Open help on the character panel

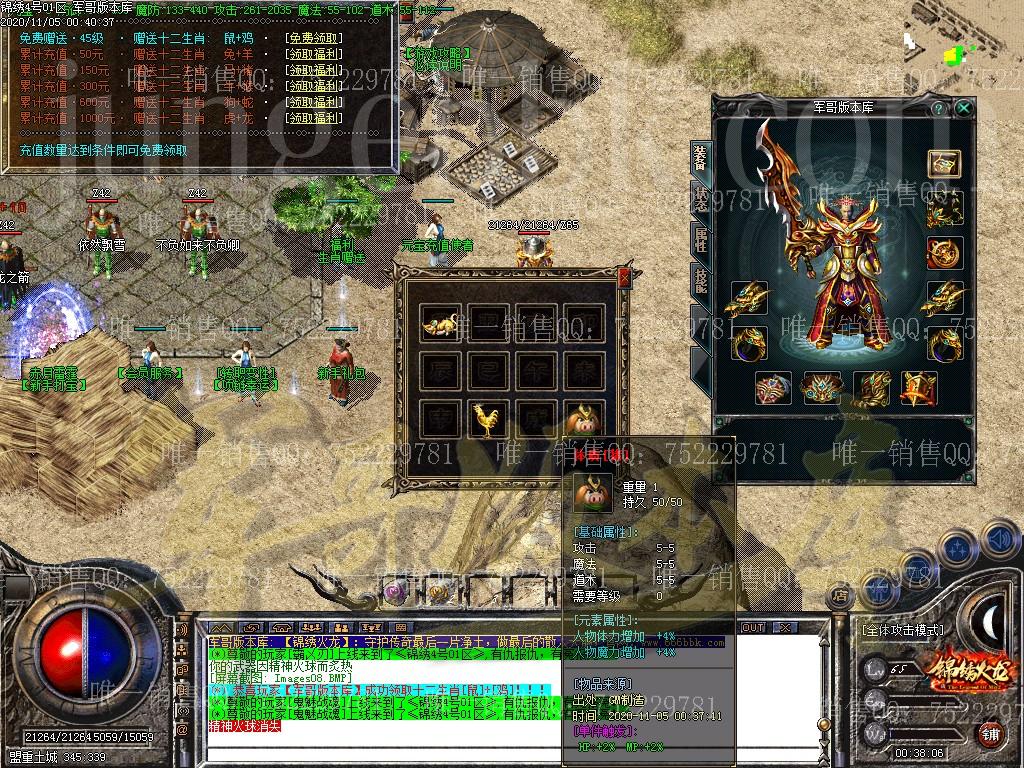pos(939,108)
